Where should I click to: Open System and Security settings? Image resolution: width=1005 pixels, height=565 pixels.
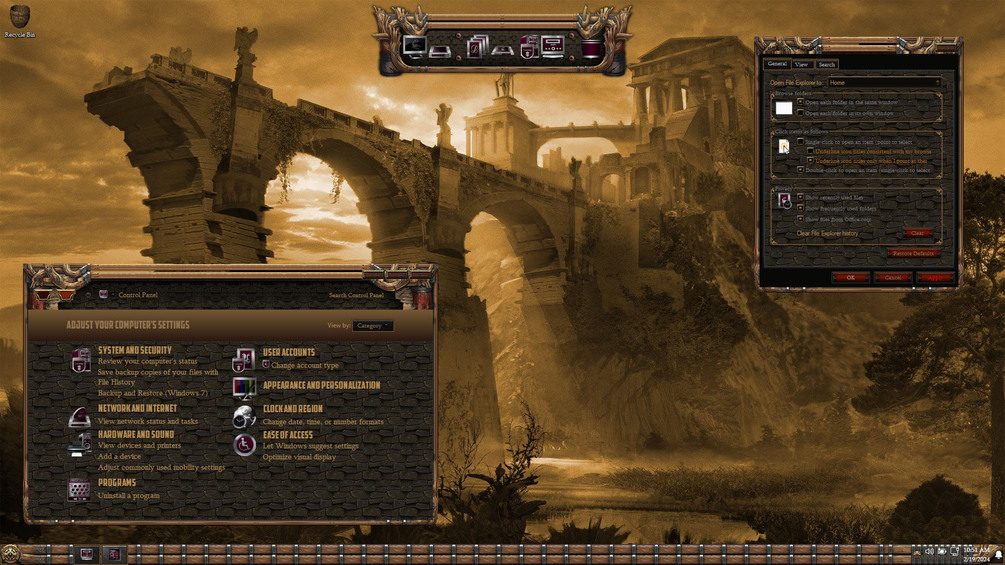click(x=135, y=351)
